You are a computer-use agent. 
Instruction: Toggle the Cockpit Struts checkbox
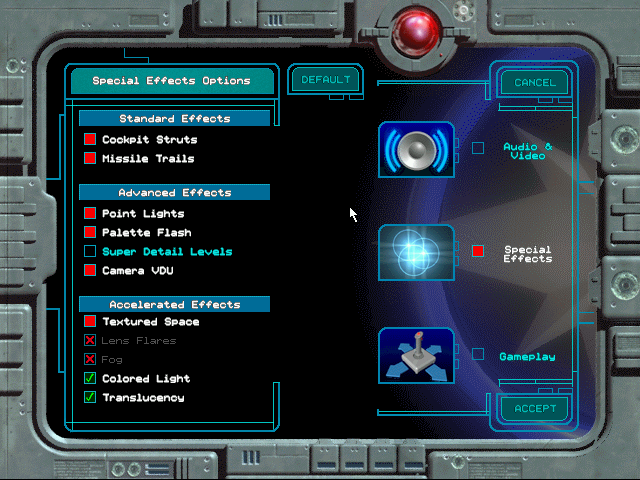click(x=90, y=139)
